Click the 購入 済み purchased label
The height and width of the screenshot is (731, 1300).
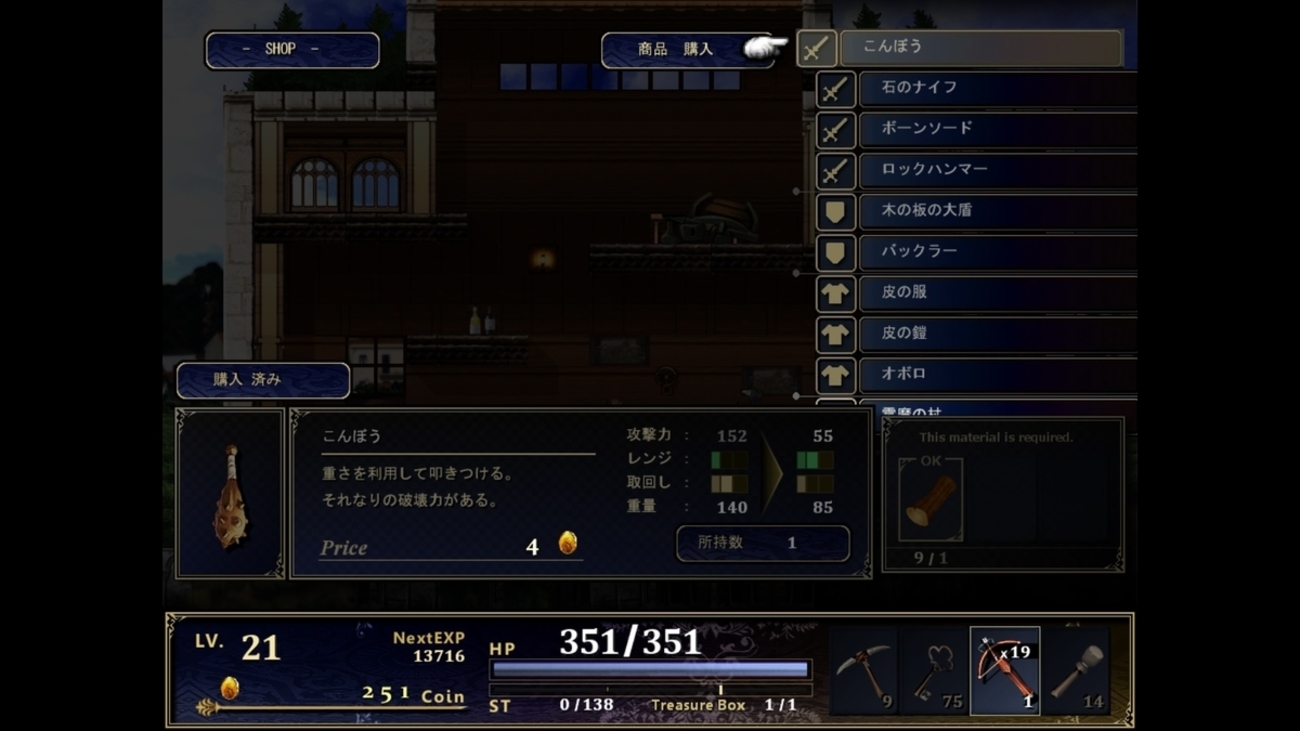tap(263, 381)
